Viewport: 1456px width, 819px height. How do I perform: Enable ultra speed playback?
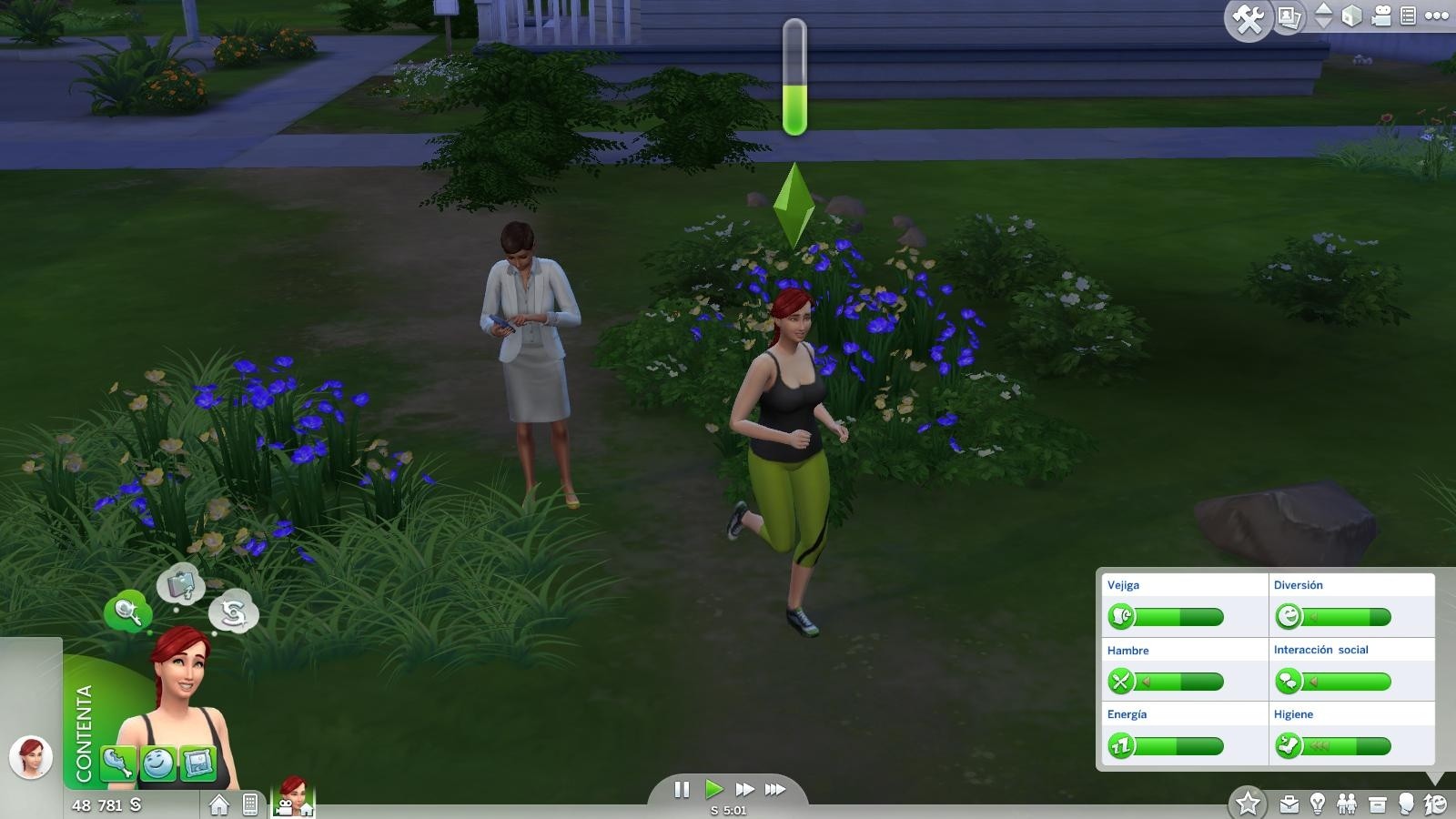[773, 790]
